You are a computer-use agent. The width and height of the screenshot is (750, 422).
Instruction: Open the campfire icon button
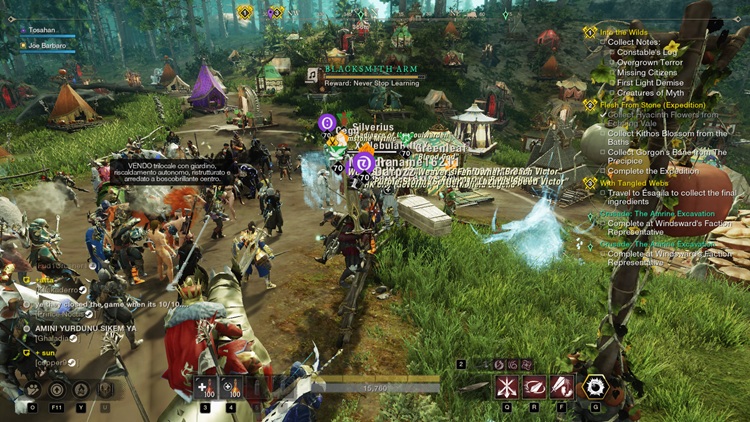click(81, 390)
